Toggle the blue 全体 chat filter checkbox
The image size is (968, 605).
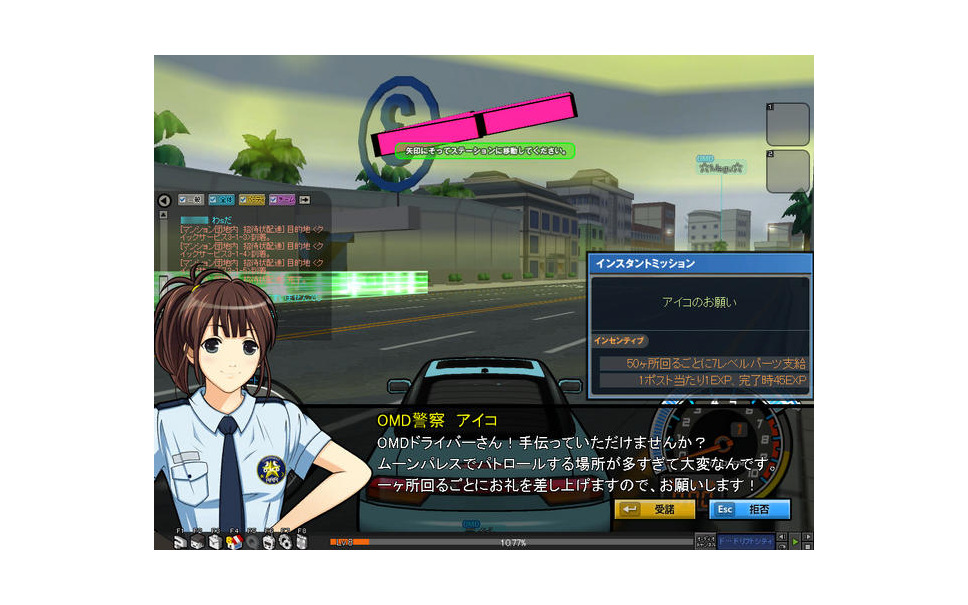221,199
